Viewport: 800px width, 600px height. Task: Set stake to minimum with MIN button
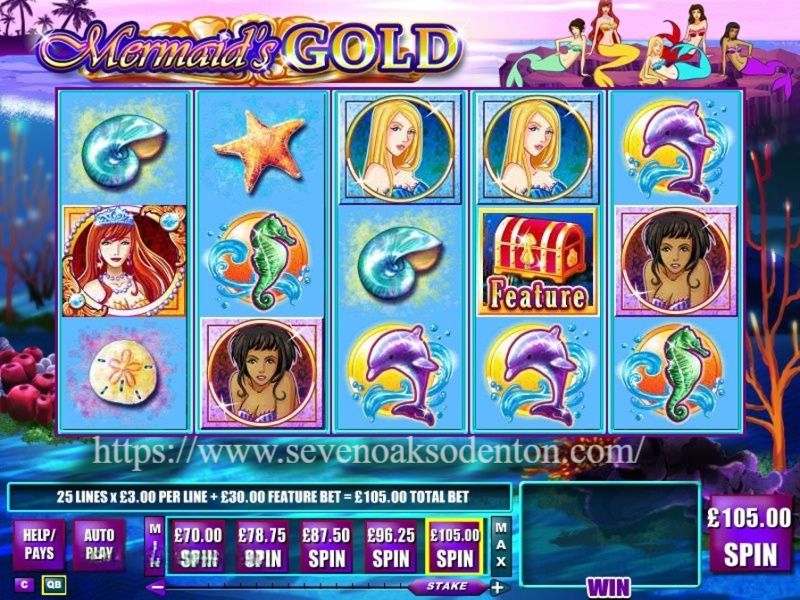click(x=154, y=545)
